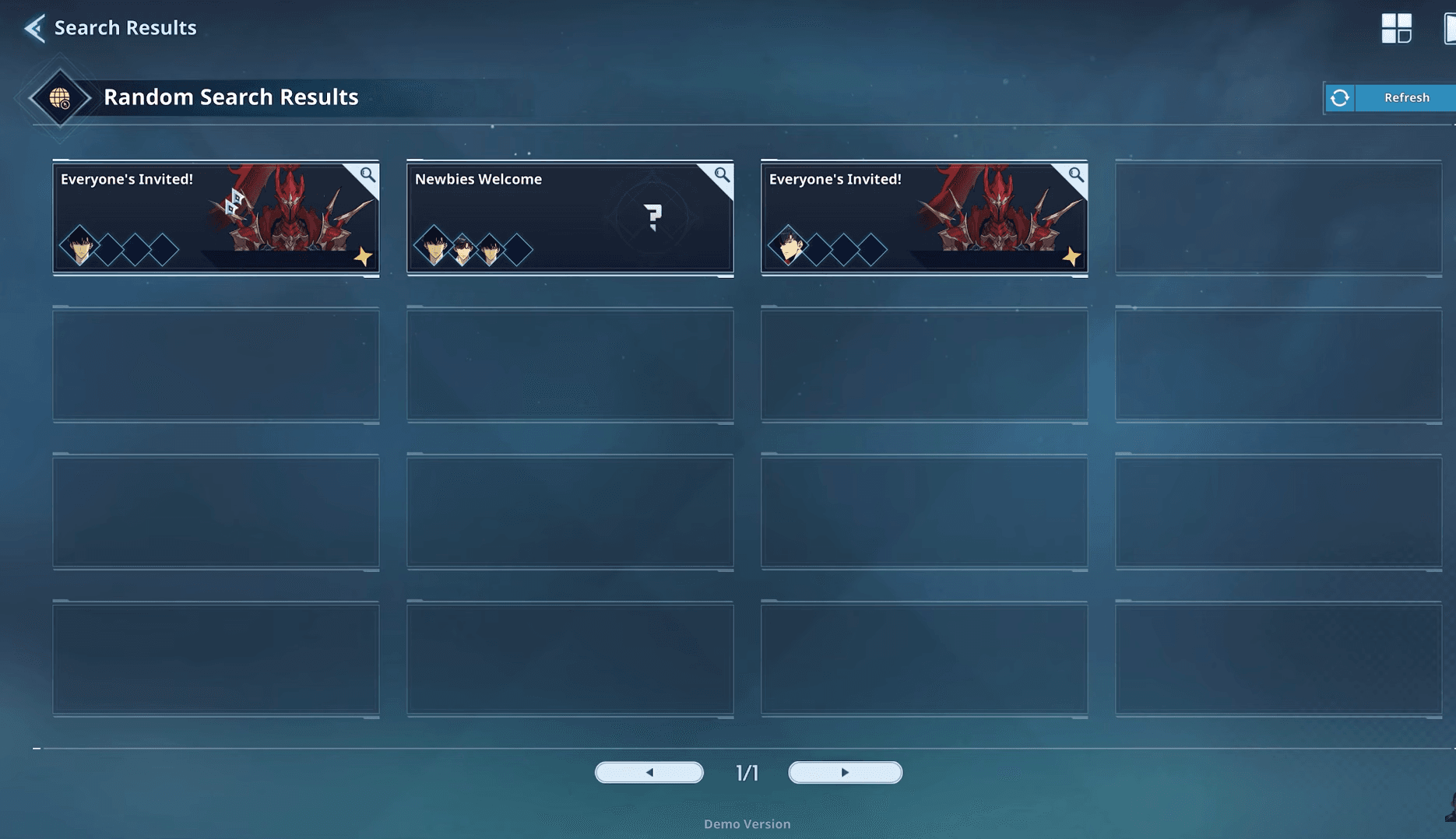The image size is (1456, 839).
Task: Go to the next results page
Action: coord(845,772)
